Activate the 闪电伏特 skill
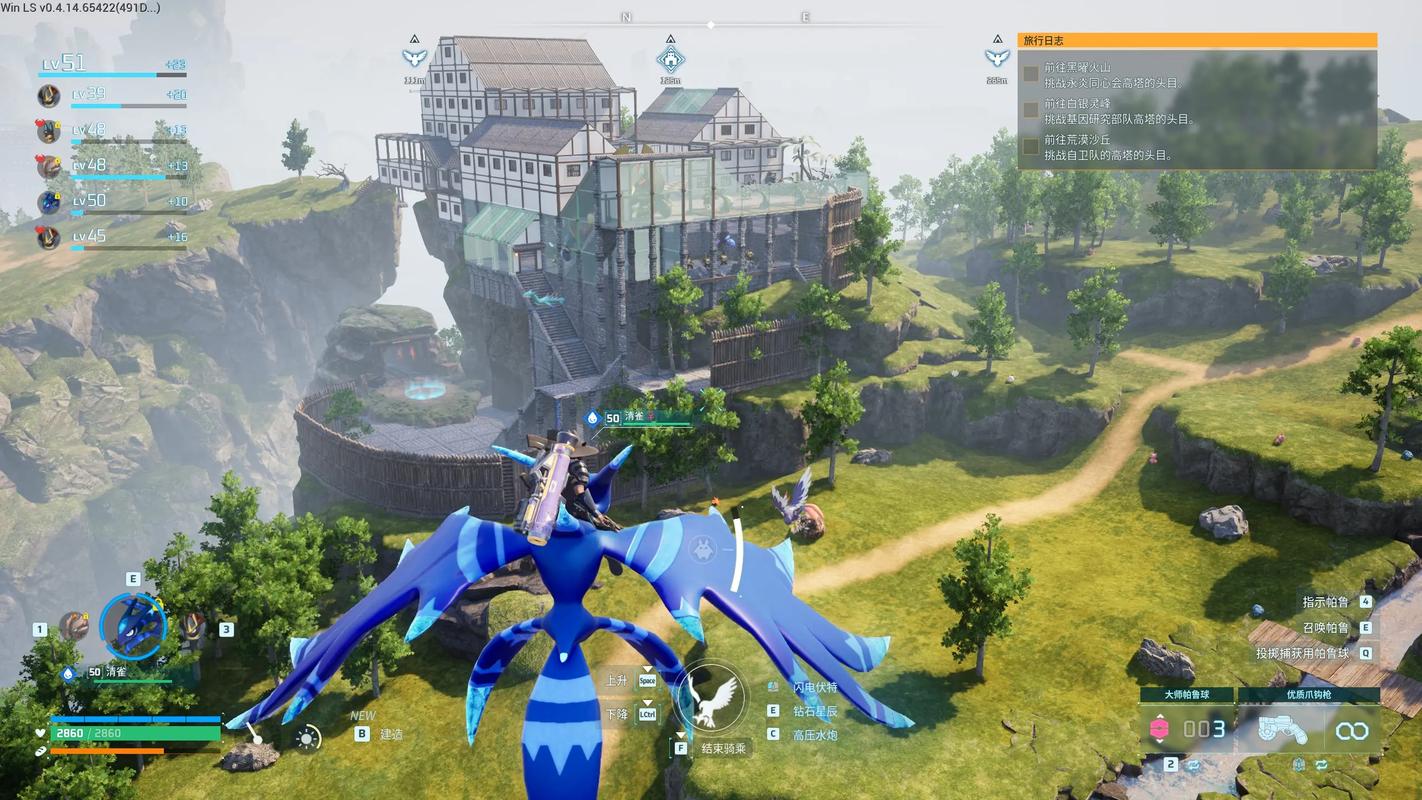Viewport: 1422px width, 800px height. 815,688
